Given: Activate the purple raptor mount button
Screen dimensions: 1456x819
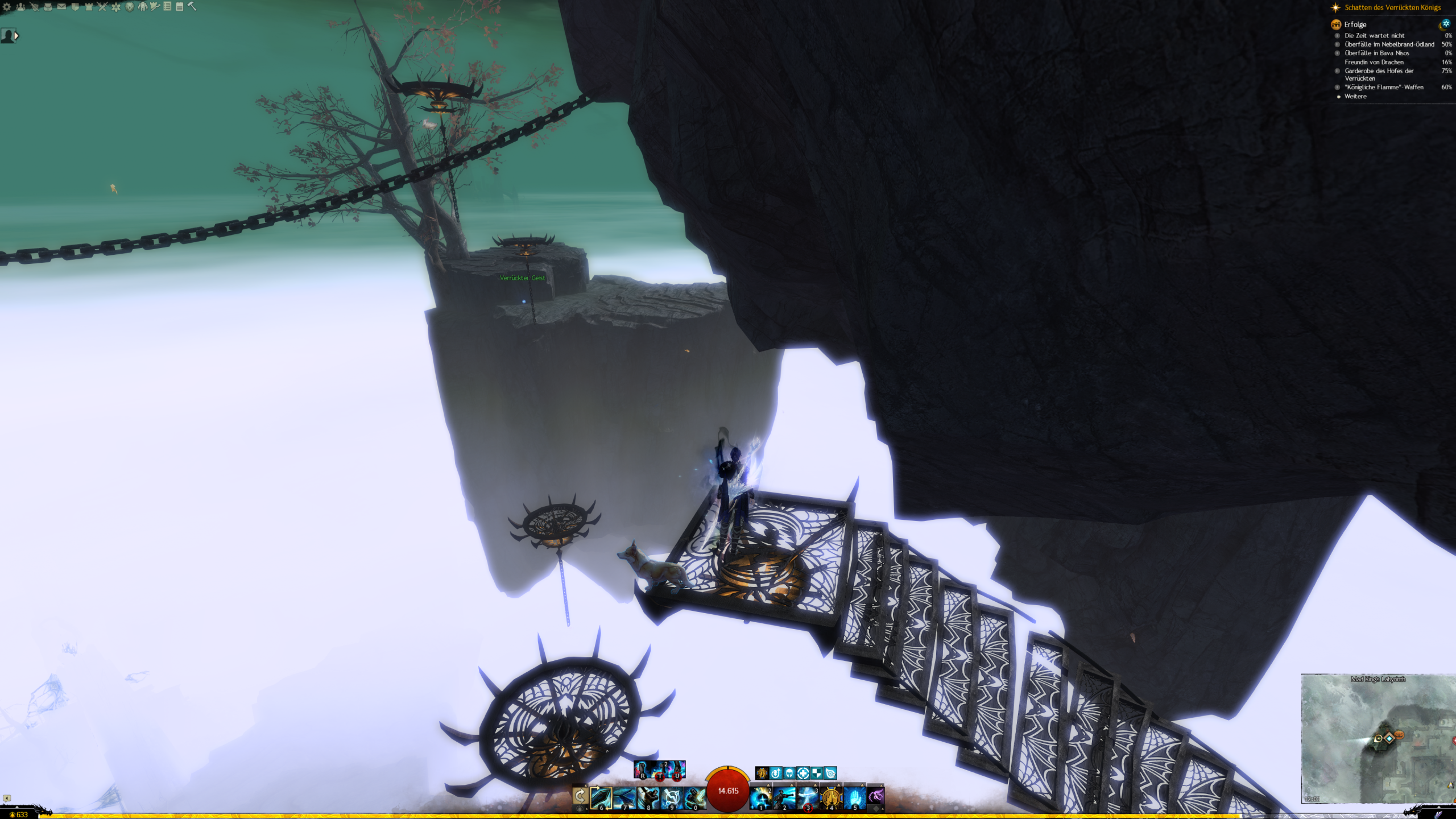Looking at the screenshot, I should [x=876, y=796].
